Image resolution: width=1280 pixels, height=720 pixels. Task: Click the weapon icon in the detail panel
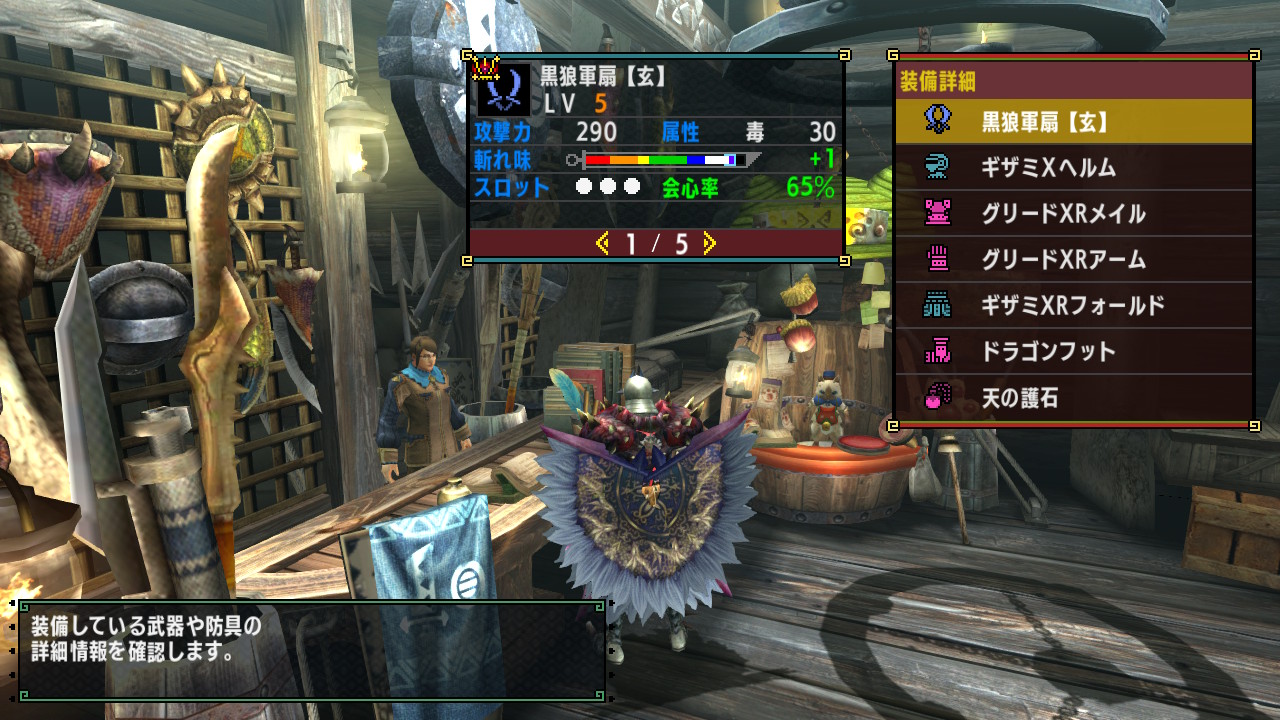[x=503, y=90]
